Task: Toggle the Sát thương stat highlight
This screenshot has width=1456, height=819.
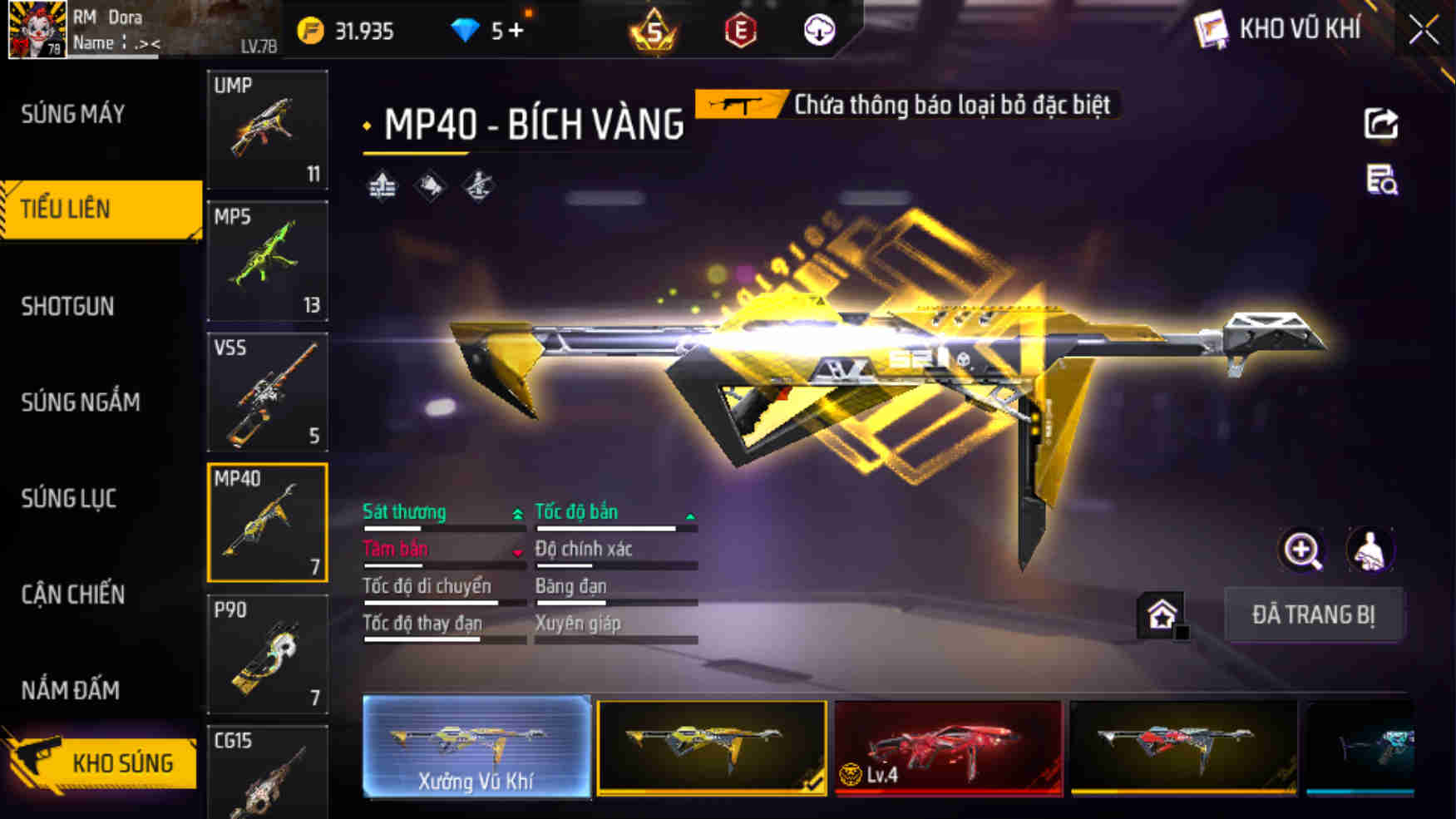Action: pyautogui.click(x=404, y=512)
